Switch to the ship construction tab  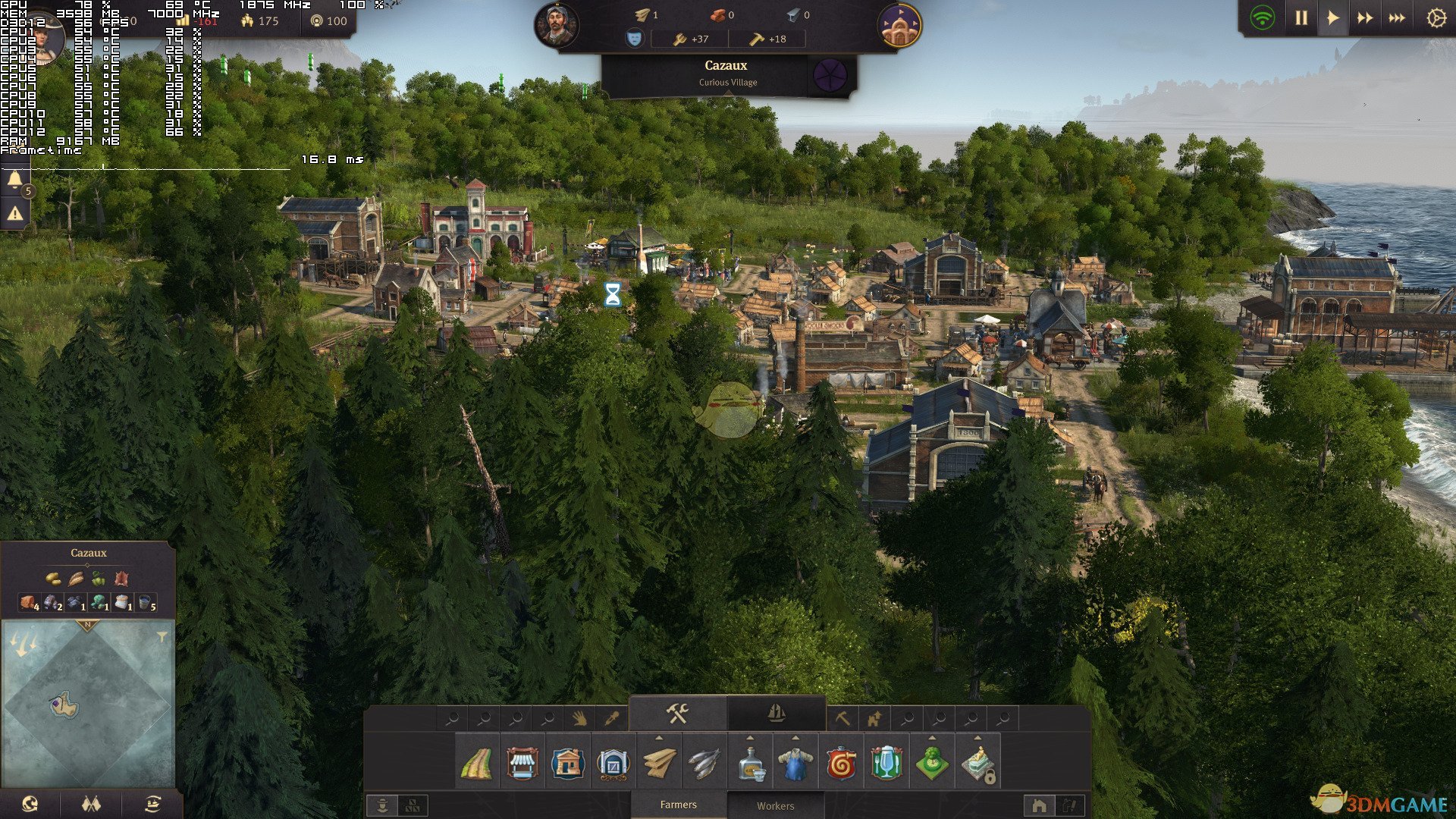[776, 714]
